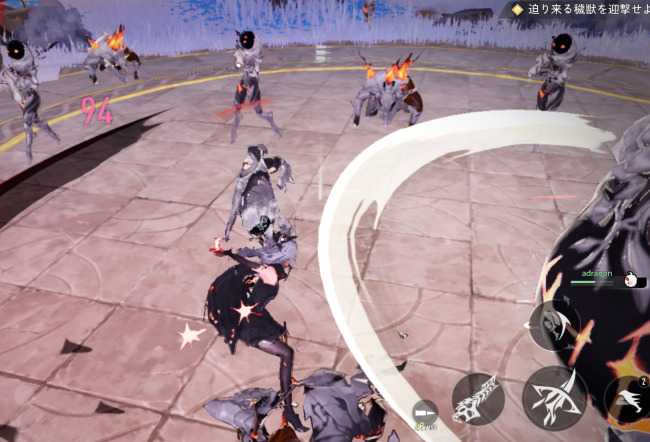
Task: Open the quest objective tracker
Action: coord(578,9)
